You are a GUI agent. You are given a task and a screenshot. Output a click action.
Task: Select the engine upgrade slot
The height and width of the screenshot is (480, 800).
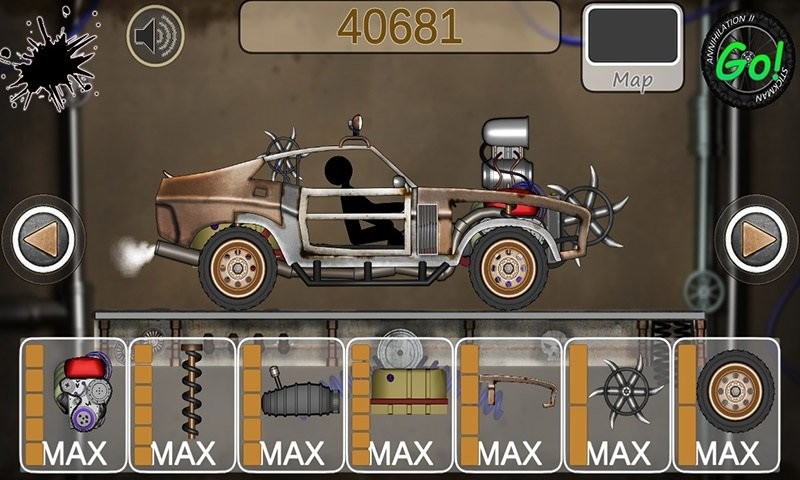coord(74,405)
